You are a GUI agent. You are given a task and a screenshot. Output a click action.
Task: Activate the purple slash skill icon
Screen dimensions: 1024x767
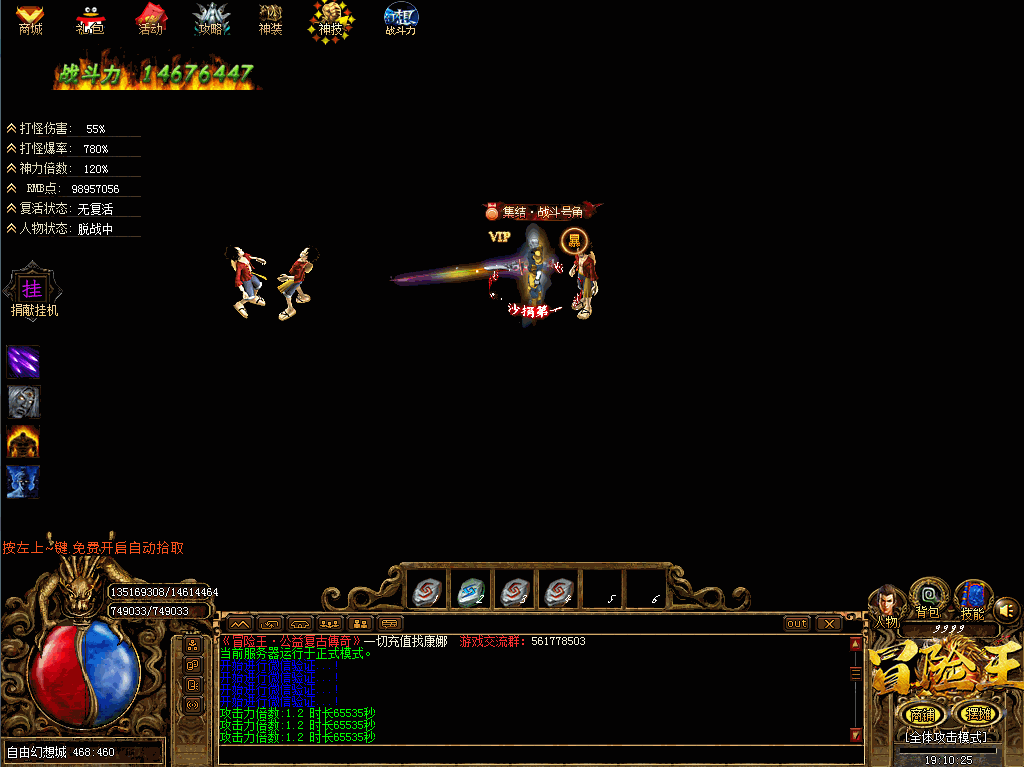click(x=23, y=361)
